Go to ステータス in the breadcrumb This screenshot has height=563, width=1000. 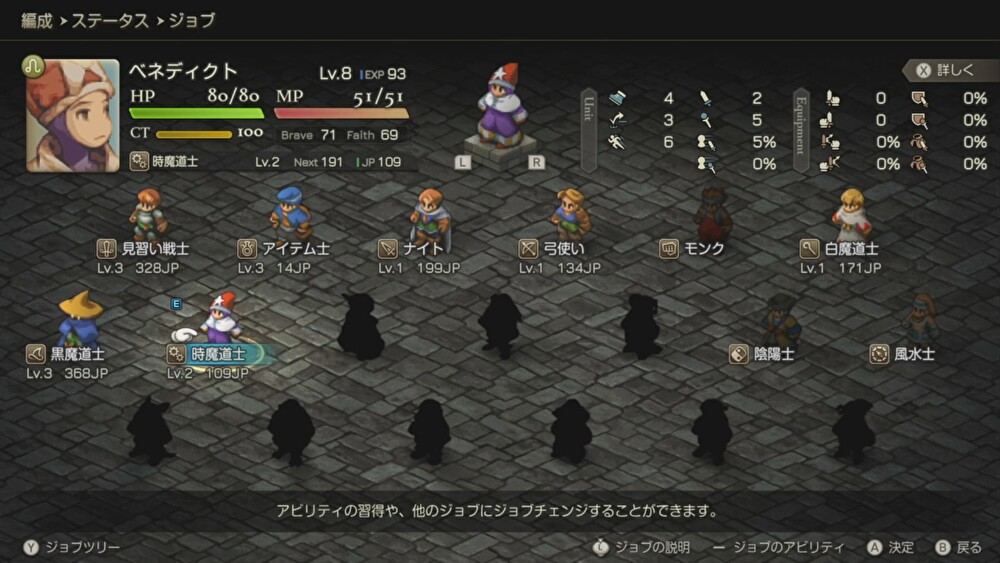click(x=112, y=20)
